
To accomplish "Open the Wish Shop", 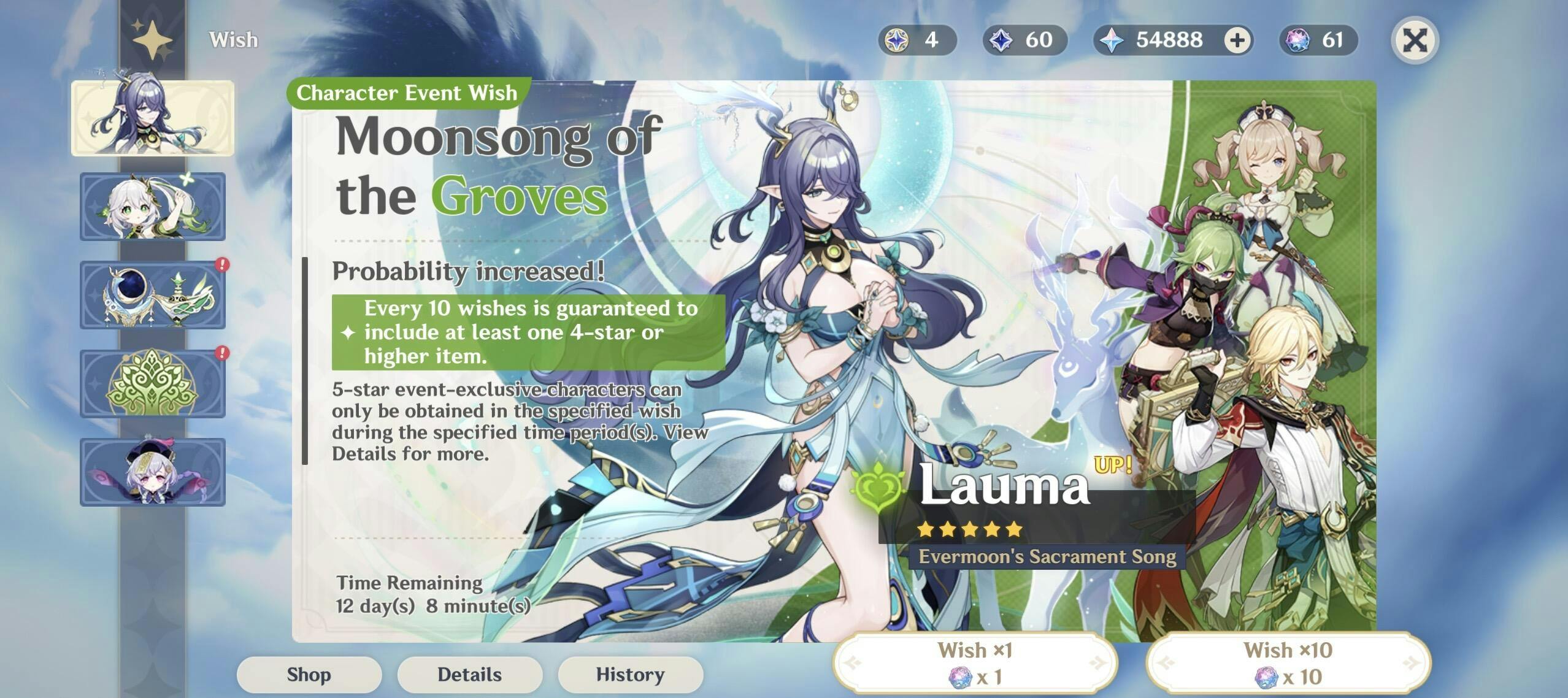I will click(x=309, y=674).
